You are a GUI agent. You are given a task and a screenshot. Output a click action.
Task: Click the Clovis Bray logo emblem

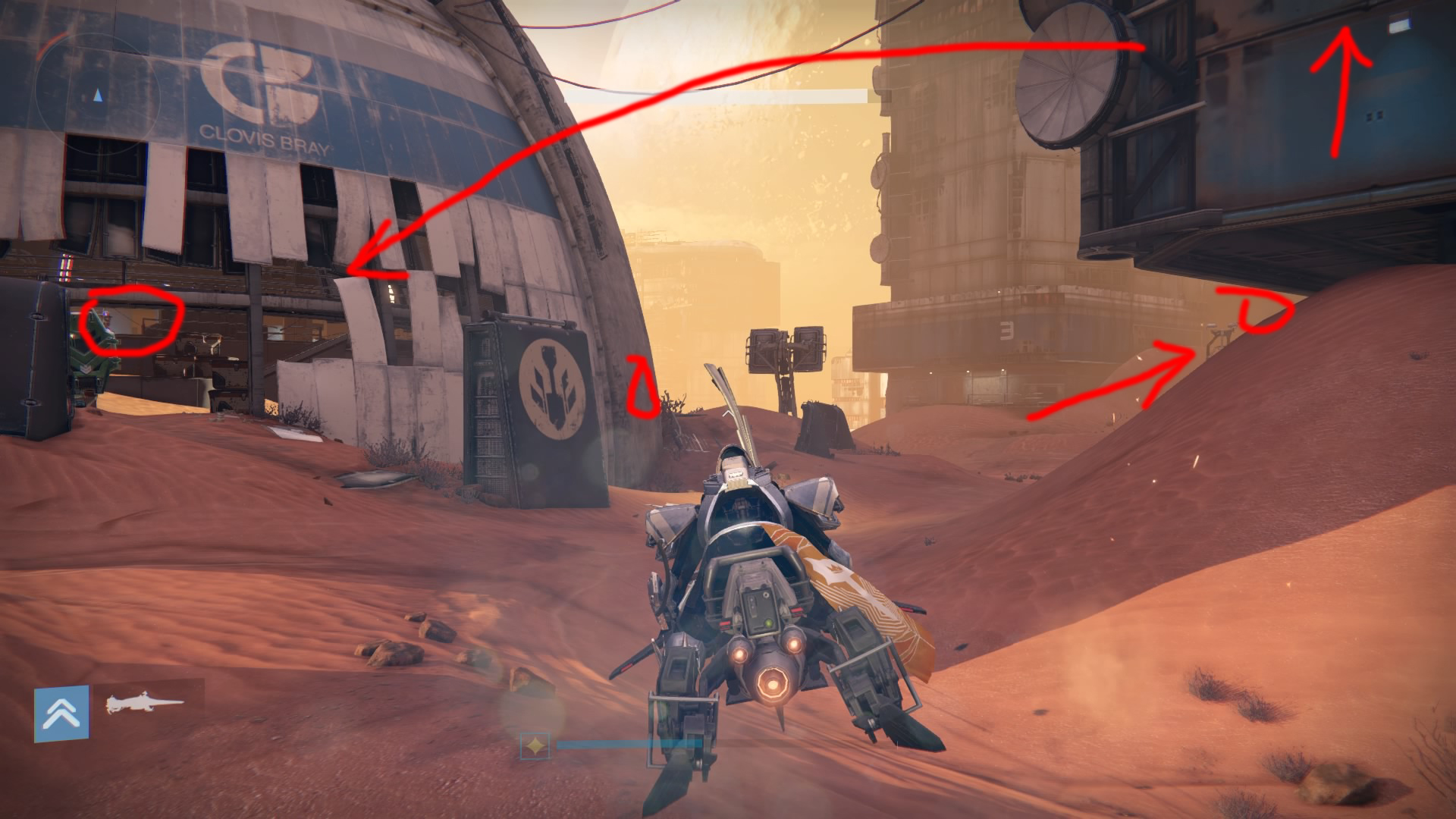[262, 80]
